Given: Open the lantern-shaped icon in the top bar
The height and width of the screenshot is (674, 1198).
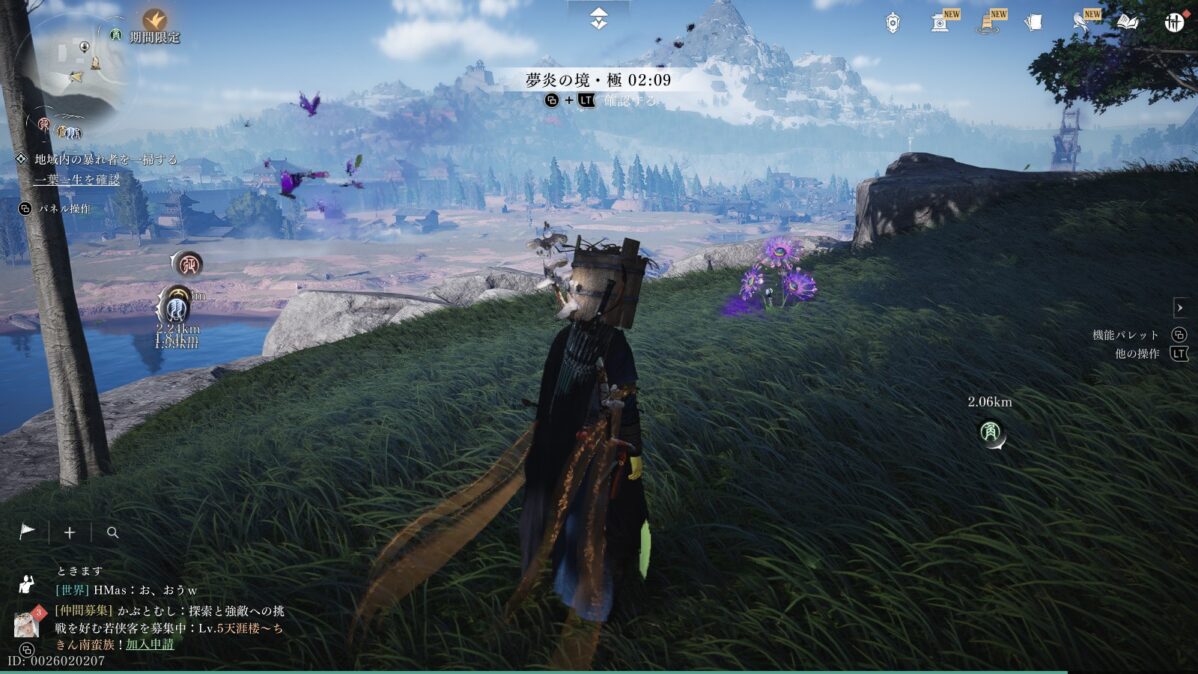Looking at the screenshot, I should (x=892, y=22).
